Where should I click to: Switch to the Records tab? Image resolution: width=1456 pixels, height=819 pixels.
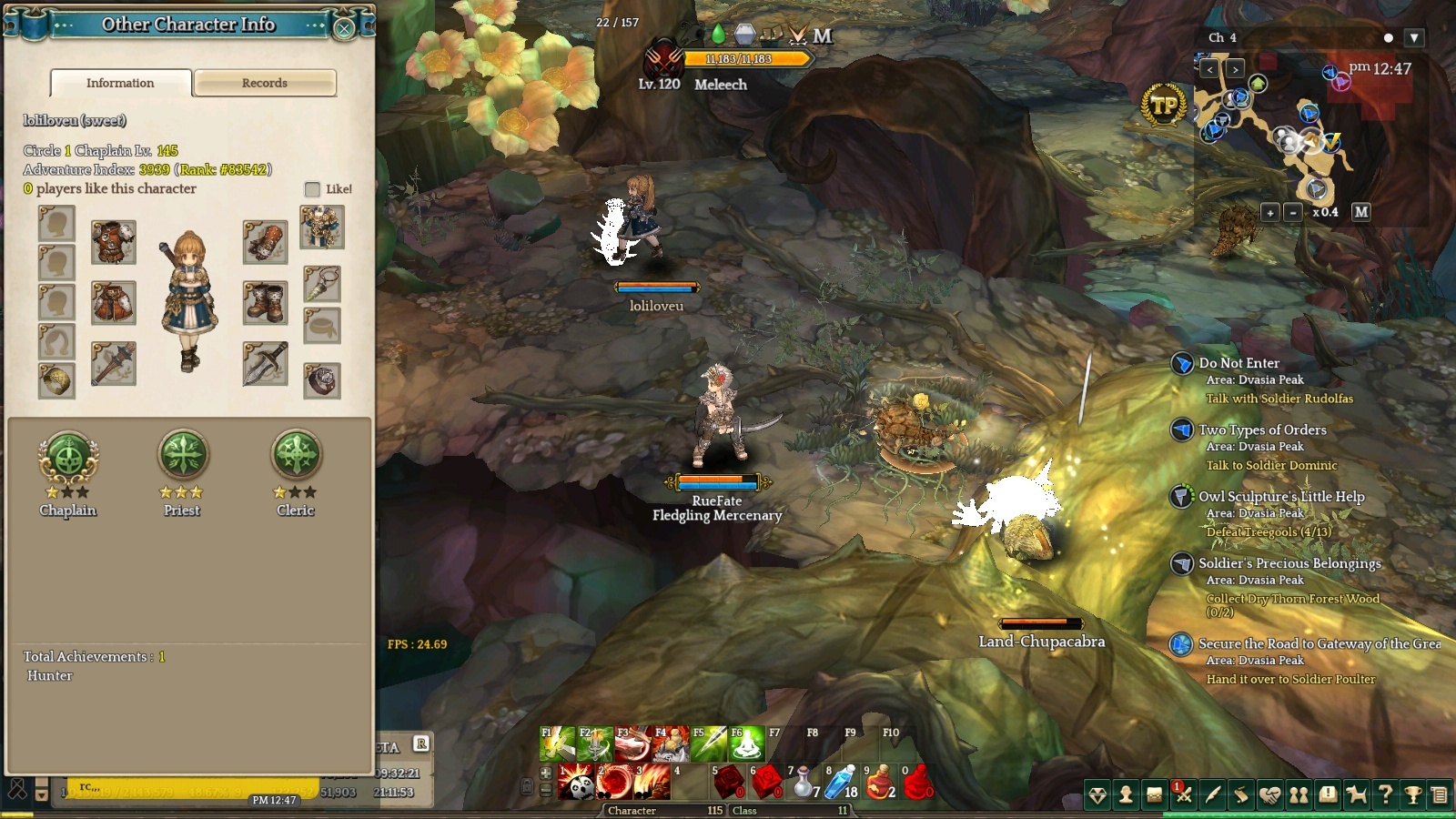(265, 83)
